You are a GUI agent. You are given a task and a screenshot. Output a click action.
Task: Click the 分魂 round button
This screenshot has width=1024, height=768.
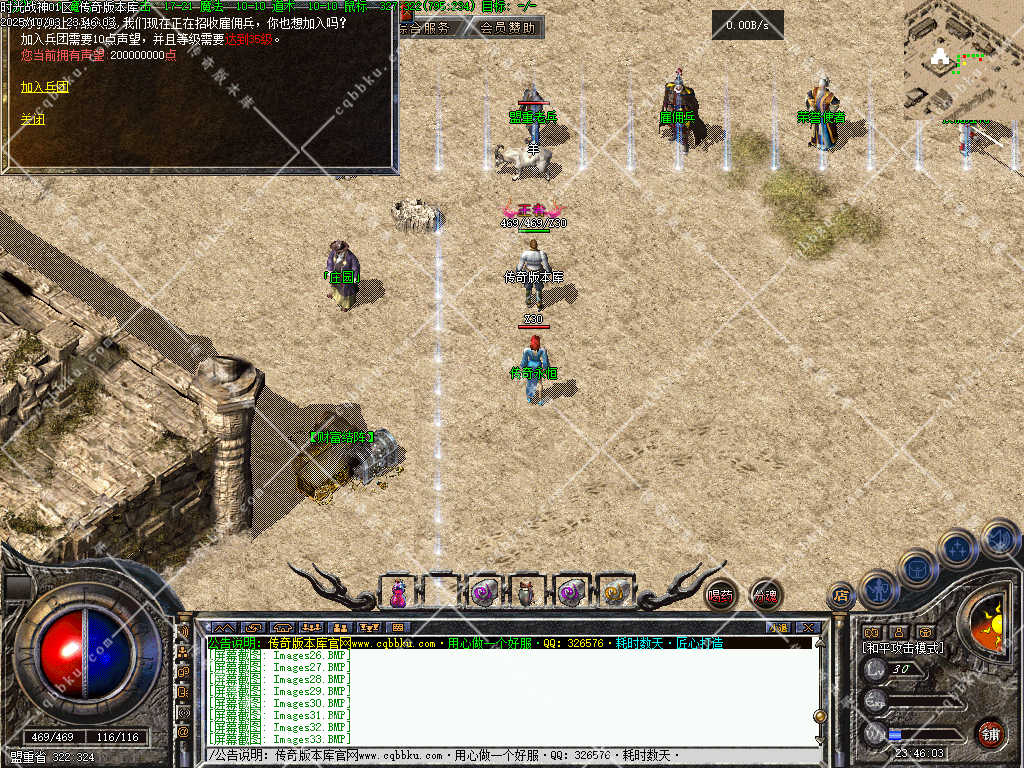point(766,596)
